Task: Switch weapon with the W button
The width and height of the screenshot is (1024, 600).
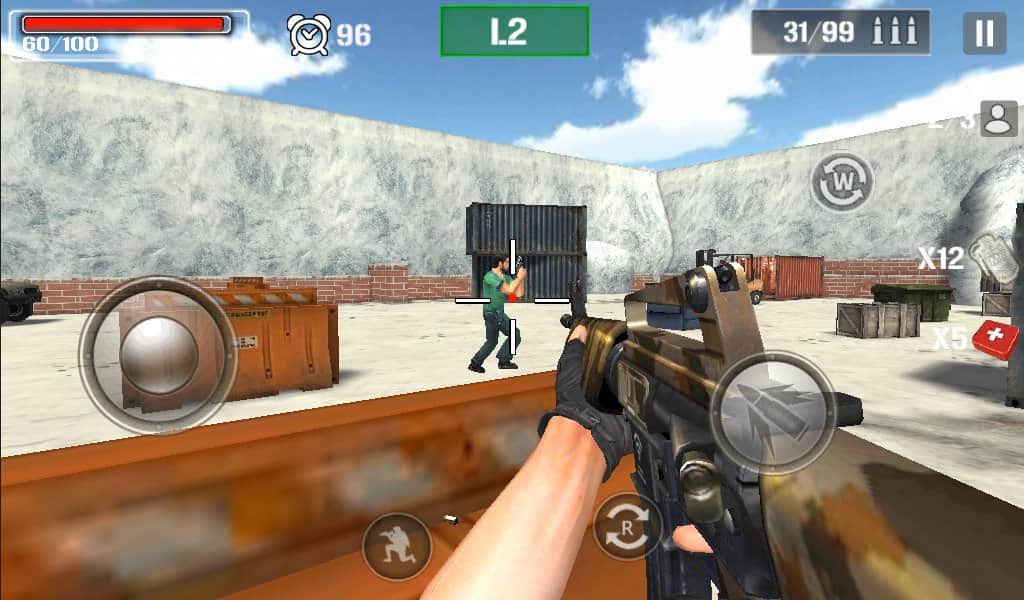Action: click(842, 182)
